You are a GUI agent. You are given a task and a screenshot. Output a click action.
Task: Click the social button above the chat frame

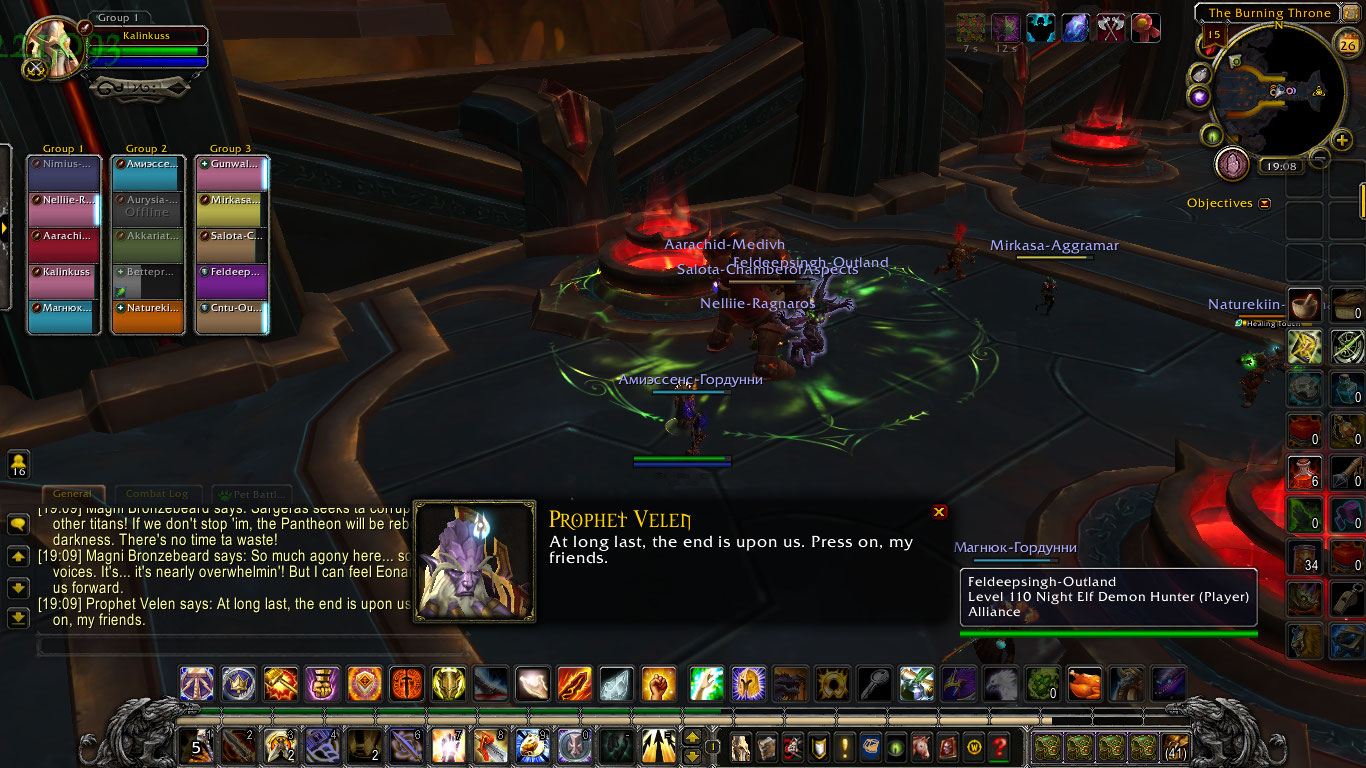(x=18, y=464)
